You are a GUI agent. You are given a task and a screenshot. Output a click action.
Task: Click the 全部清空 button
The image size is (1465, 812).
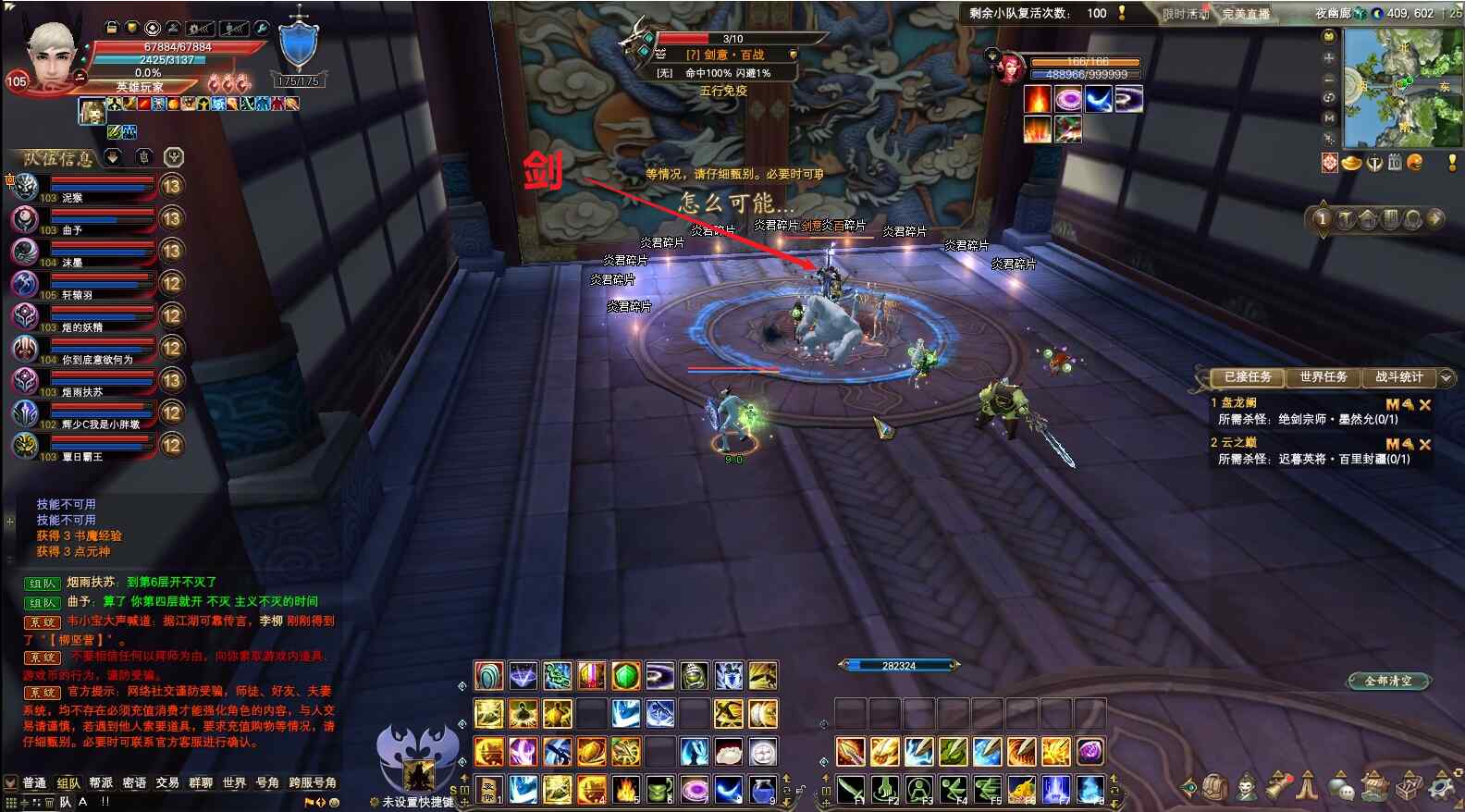[1388, 681]
